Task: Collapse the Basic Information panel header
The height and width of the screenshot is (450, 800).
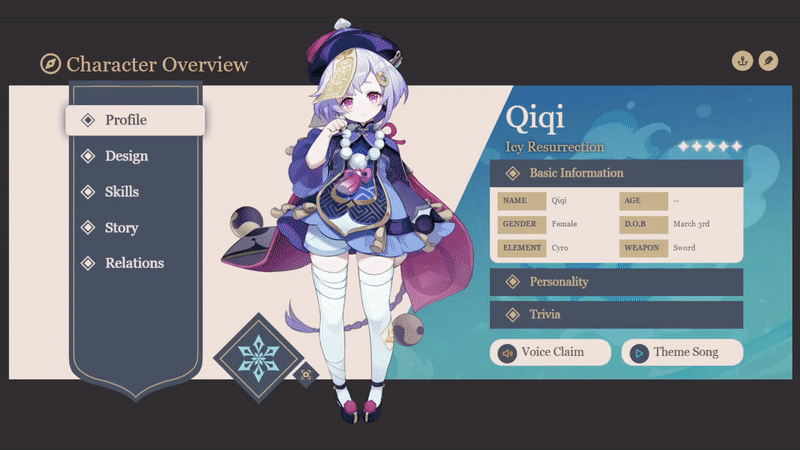Action: coord(616,173)
